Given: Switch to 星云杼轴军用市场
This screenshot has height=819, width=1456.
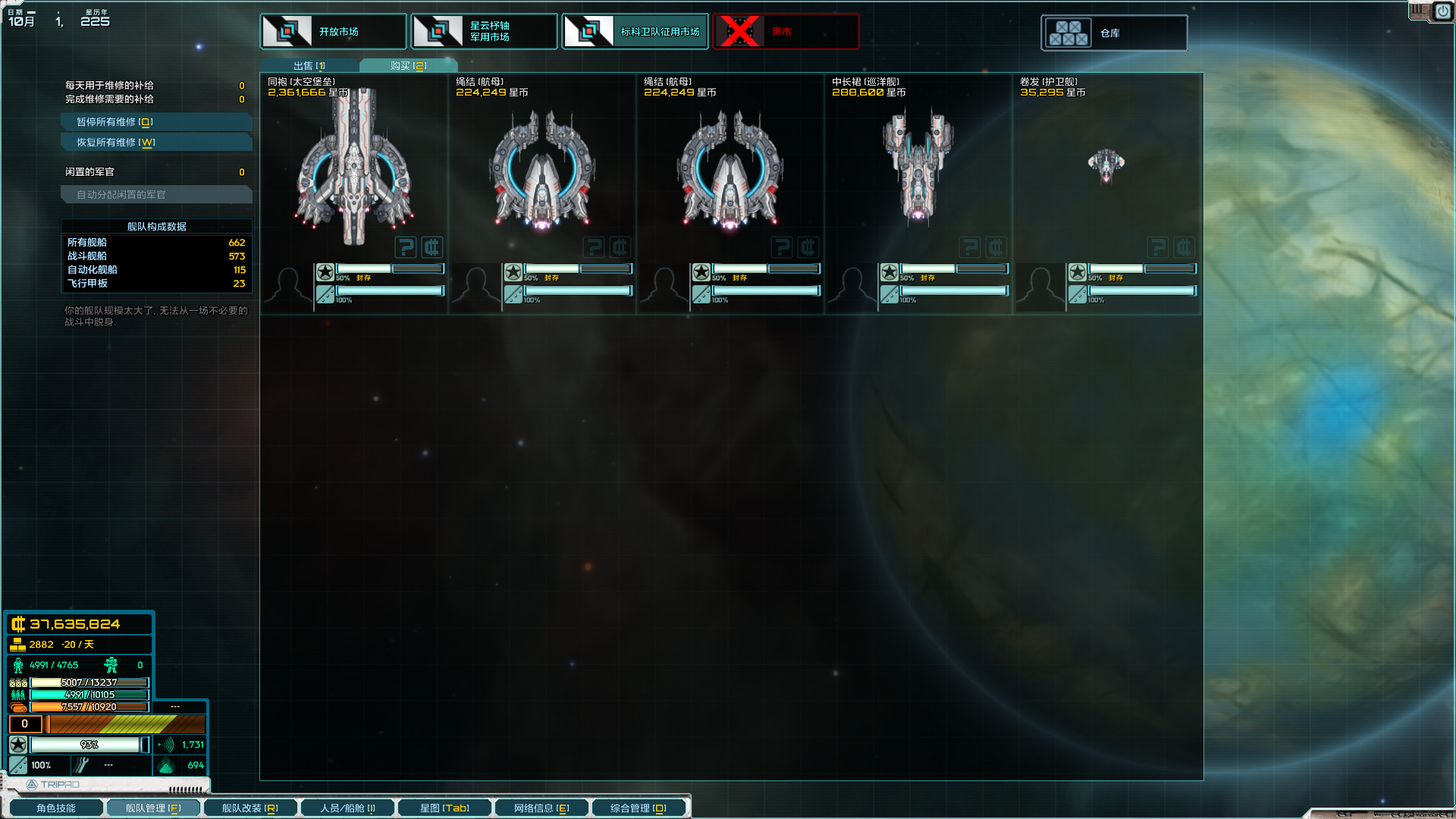Looking at the screenshot, I should click(x=484, y=32).
